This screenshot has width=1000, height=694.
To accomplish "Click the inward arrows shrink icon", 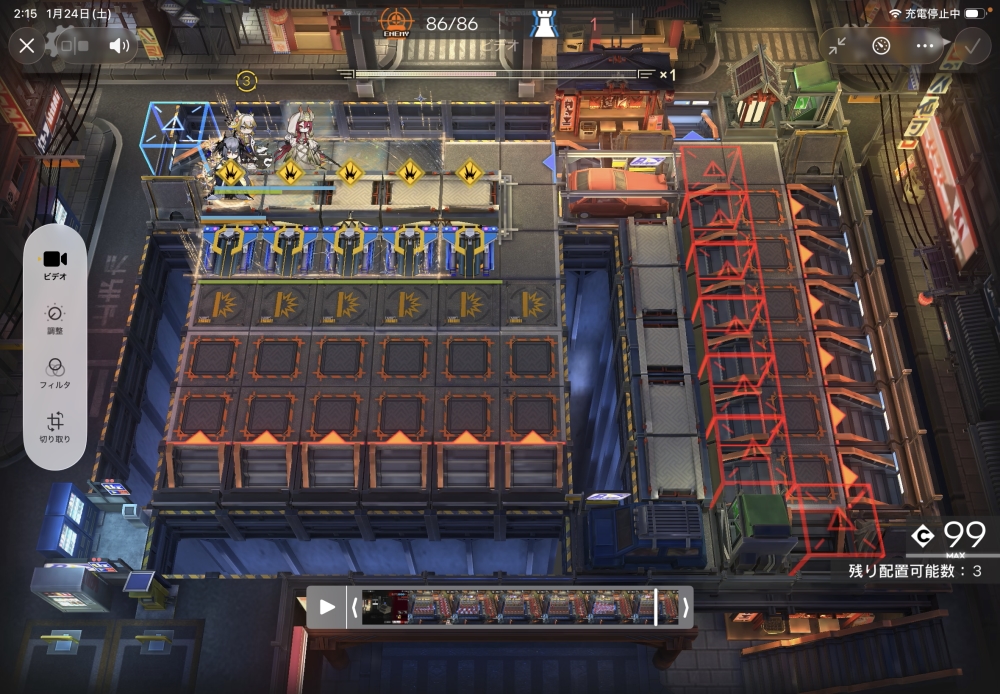I will pyautogui.click(x=837, y=46).
